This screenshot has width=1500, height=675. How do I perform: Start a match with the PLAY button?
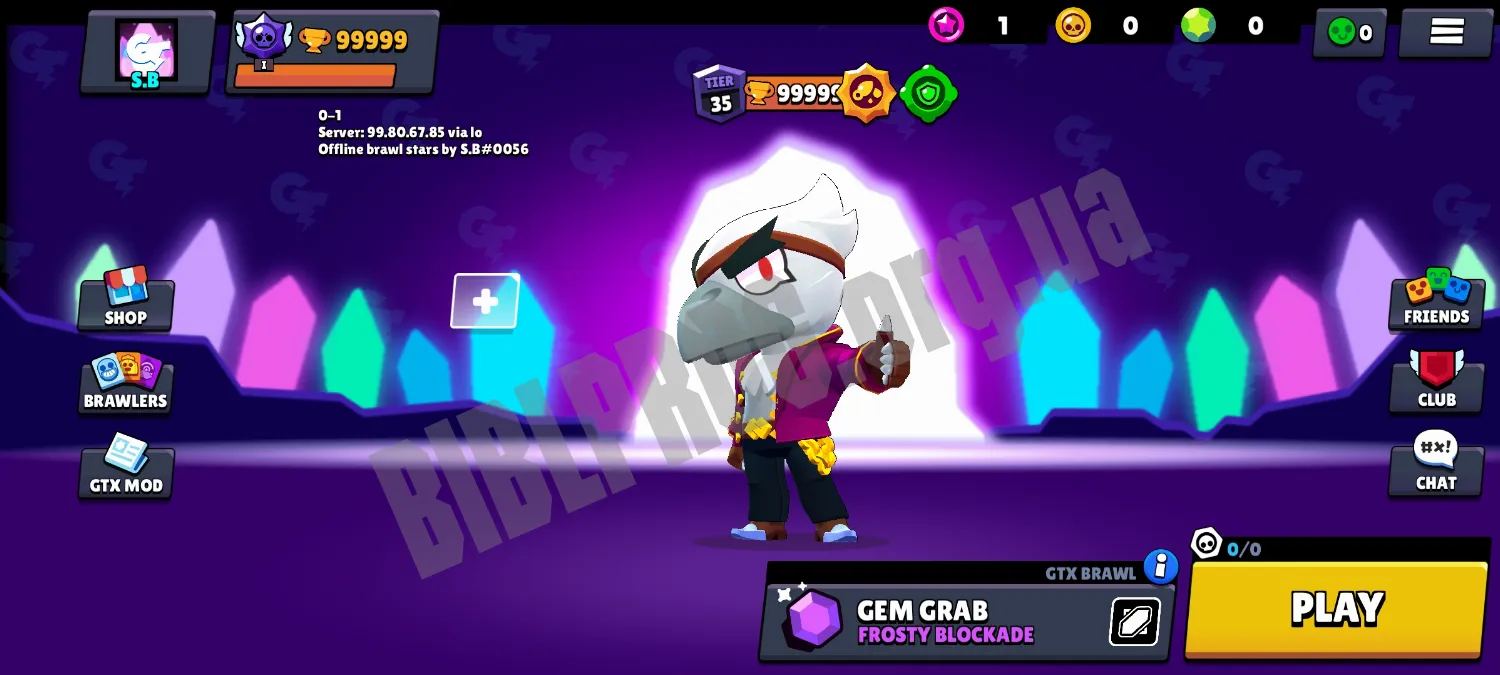point(1336,609)
